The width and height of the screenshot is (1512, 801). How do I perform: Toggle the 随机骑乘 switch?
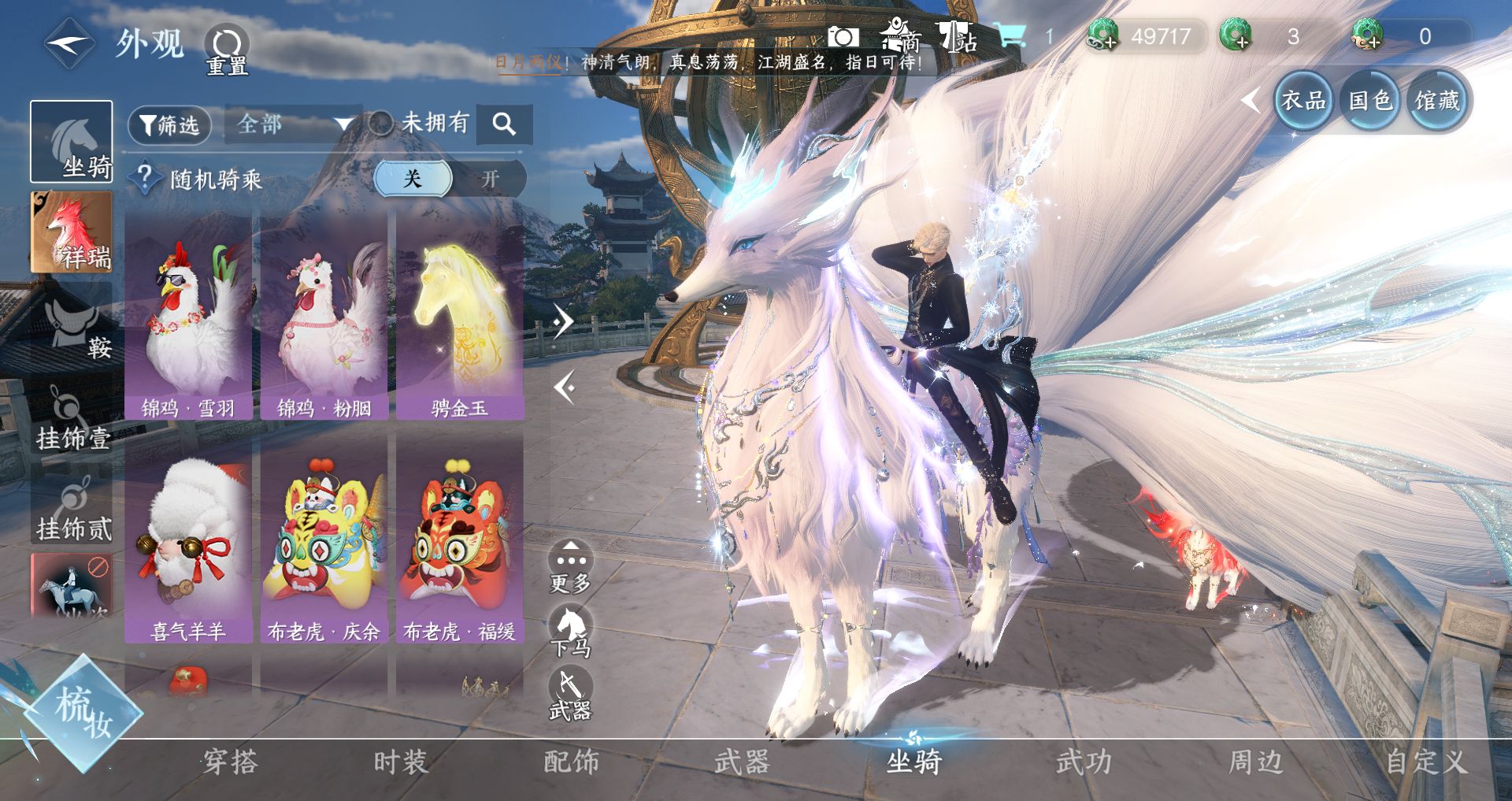(449, 179)
